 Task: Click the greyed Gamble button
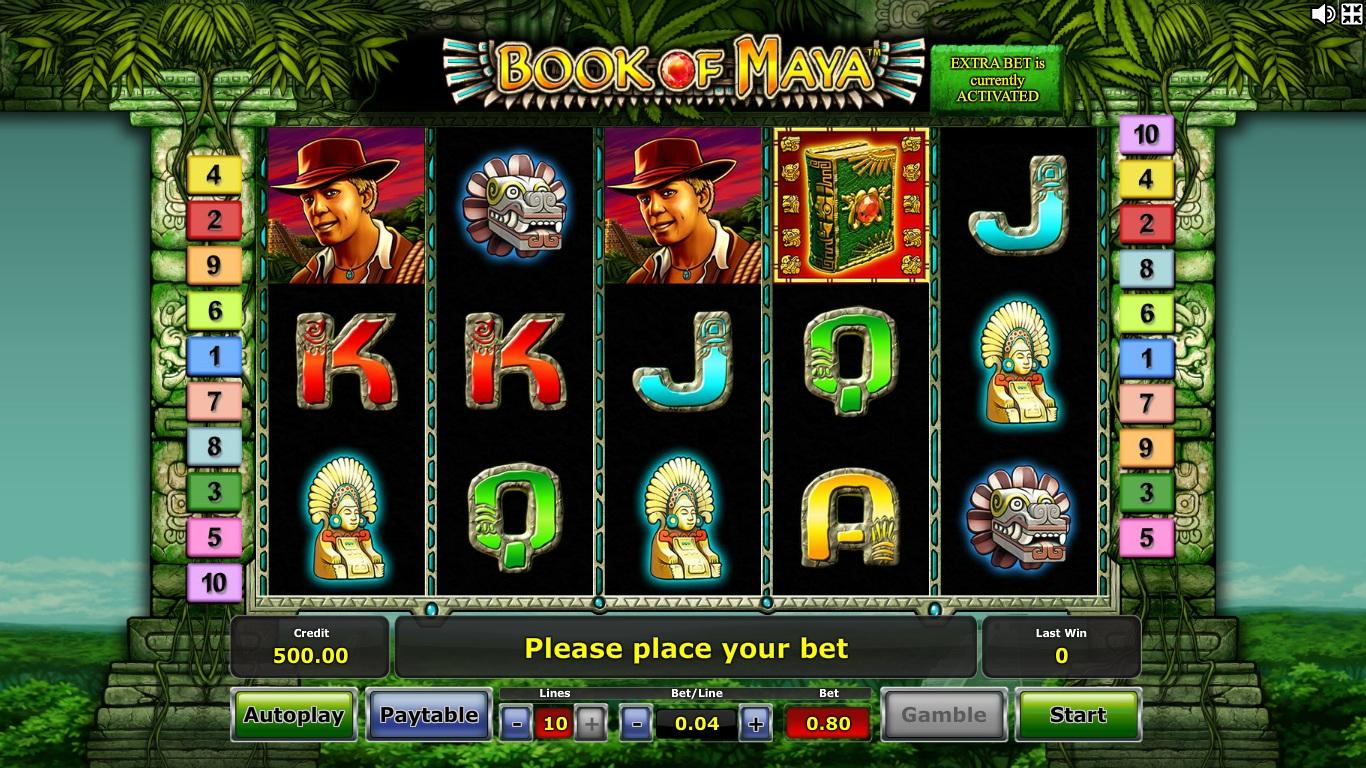[x=943, y=715]
